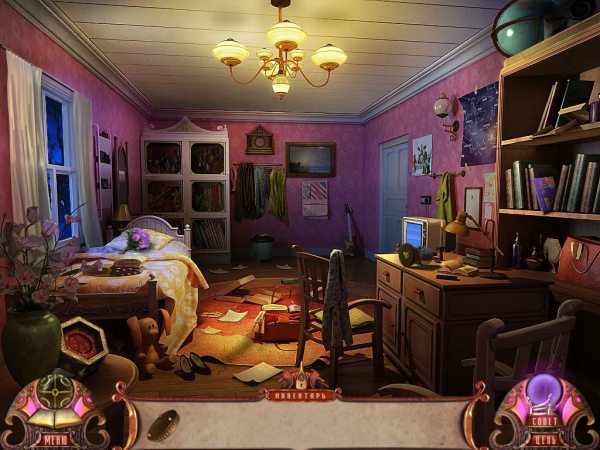Toggle the inventory panel padlock
The height and width of the screenshot is (450, 600).
(300, 381)
